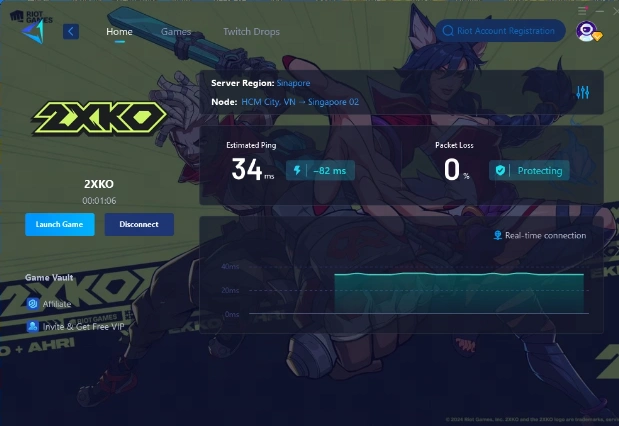Screen dimensions: 619x426
Task: Open node settings sliders icon
Action: 583,92
